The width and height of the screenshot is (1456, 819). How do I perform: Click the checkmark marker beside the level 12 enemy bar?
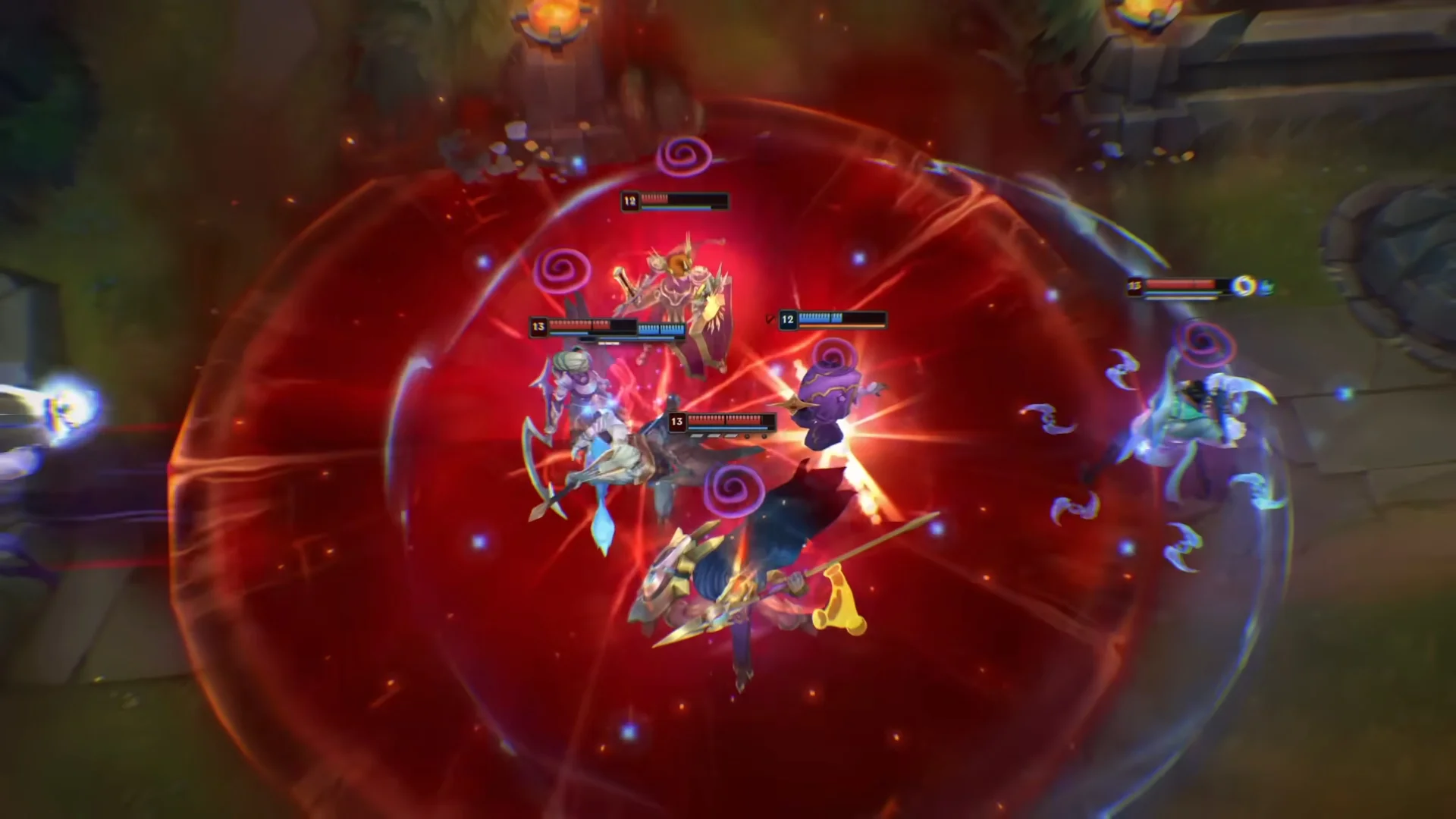point(769,317)
